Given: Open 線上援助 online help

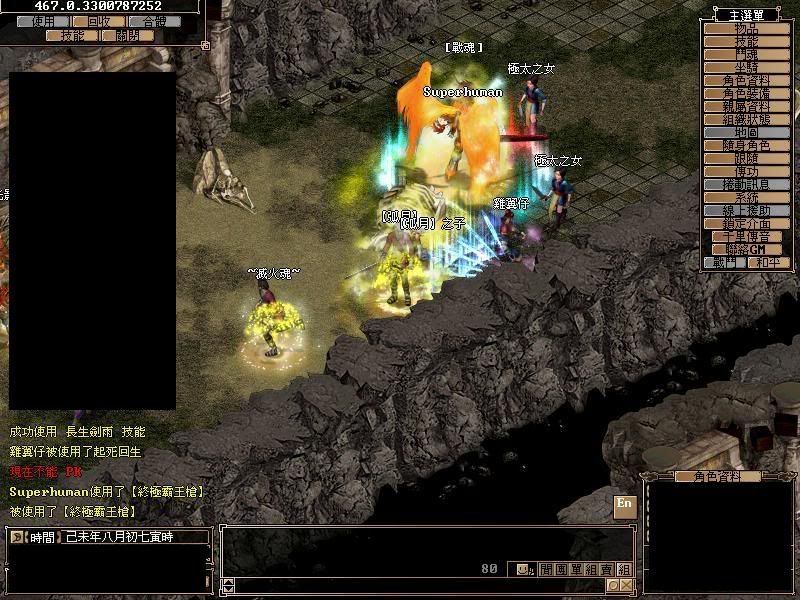Looking at the screenshot, I should (x=746, y=210).
